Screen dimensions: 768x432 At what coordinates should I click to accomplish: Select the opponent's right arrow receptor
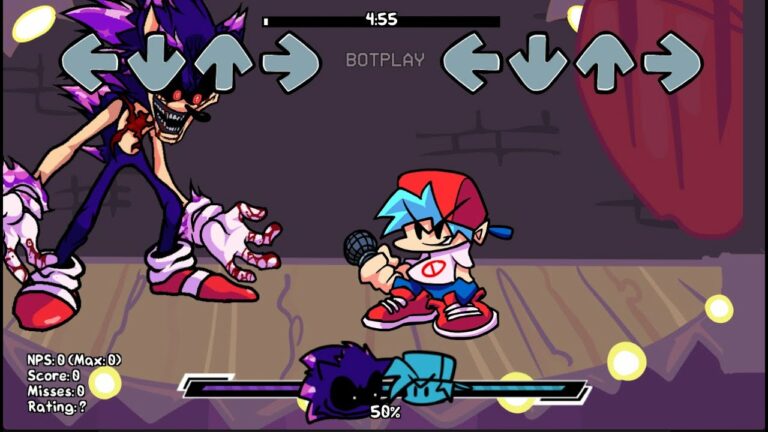291,62
